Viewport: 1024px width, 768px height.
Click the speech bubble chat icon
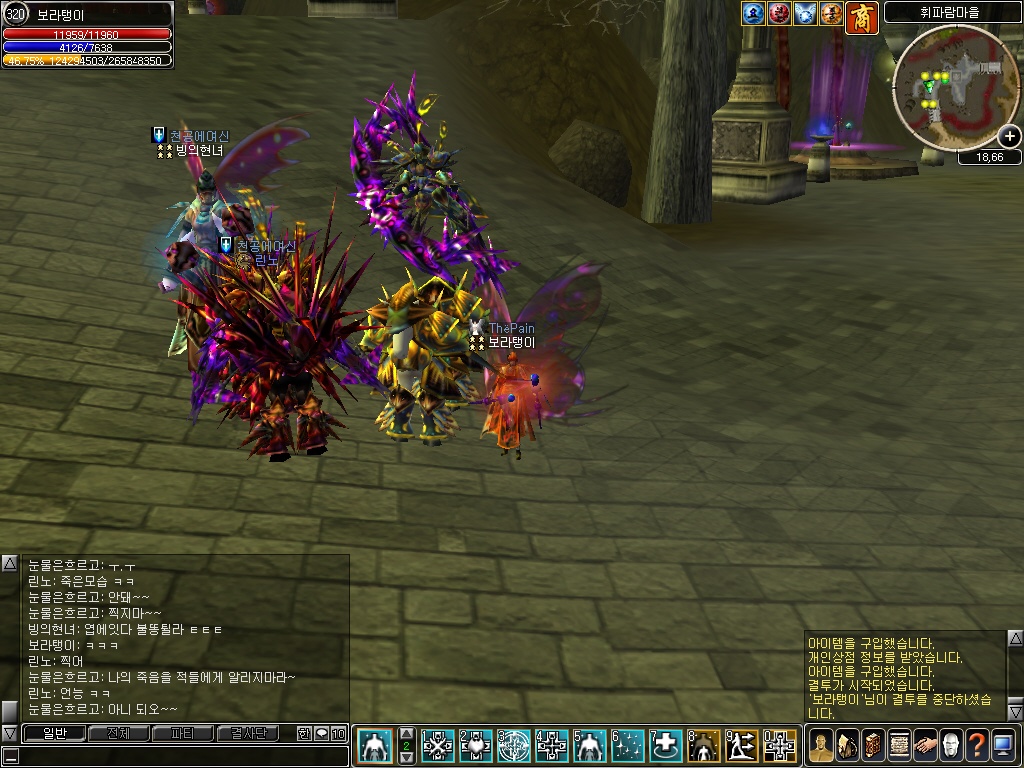[x=322, y=733]
